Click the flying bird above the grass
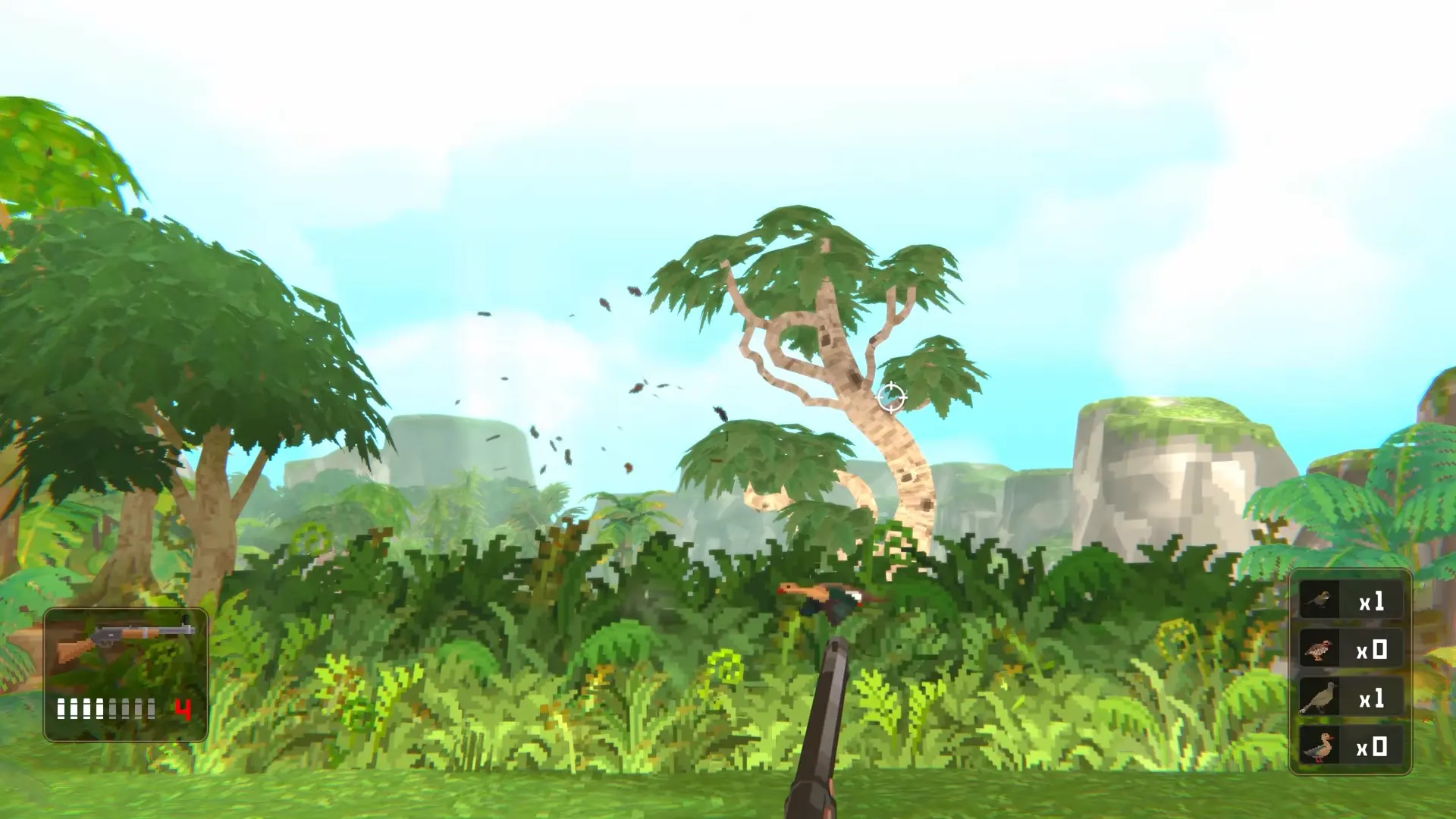Viewport: 1456px width, 819px height. pos(827,599)
